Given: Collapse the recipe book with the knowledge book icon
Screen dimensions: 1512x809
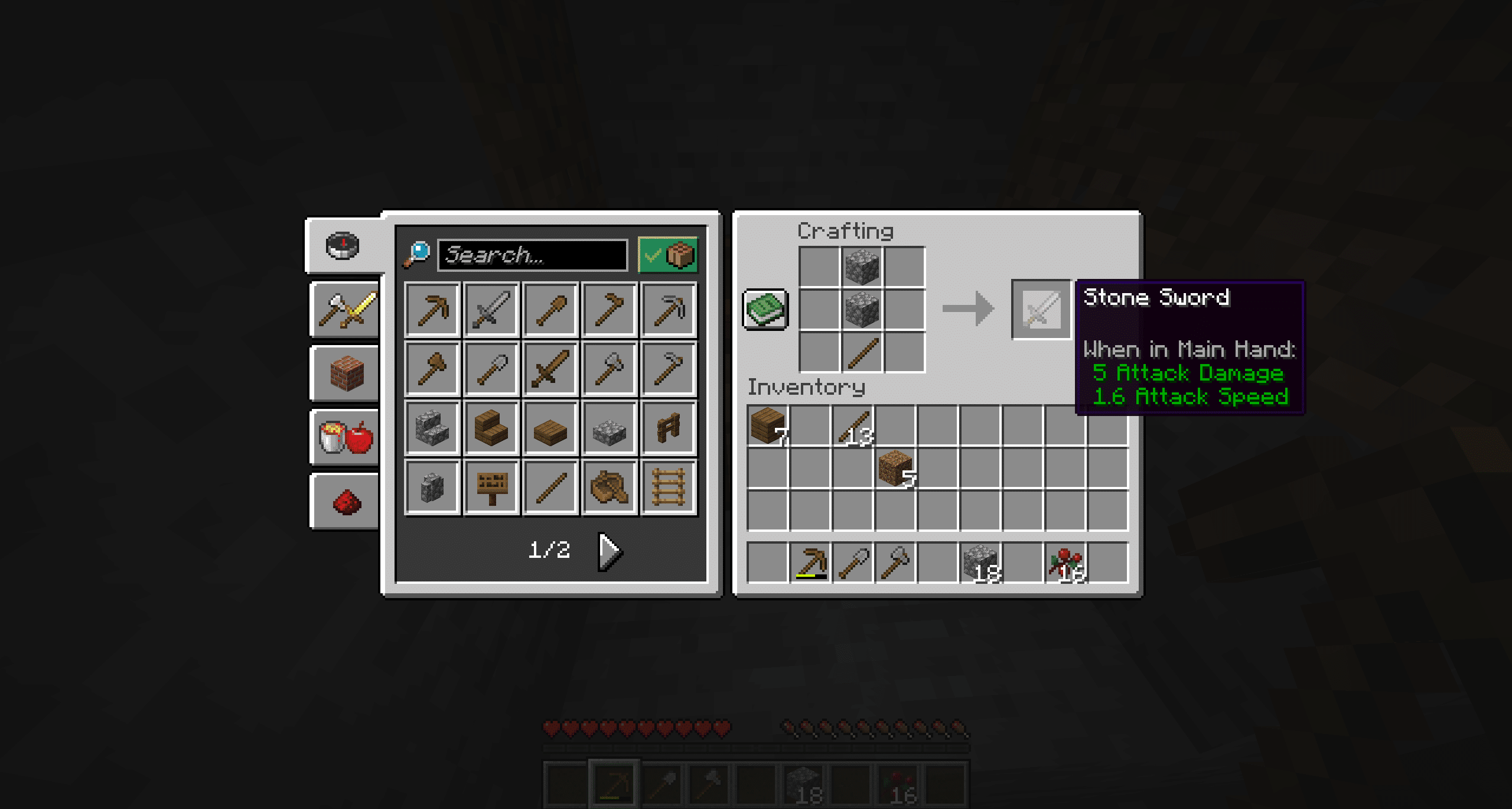Looking at the screenshot, I should pos(765,308).
